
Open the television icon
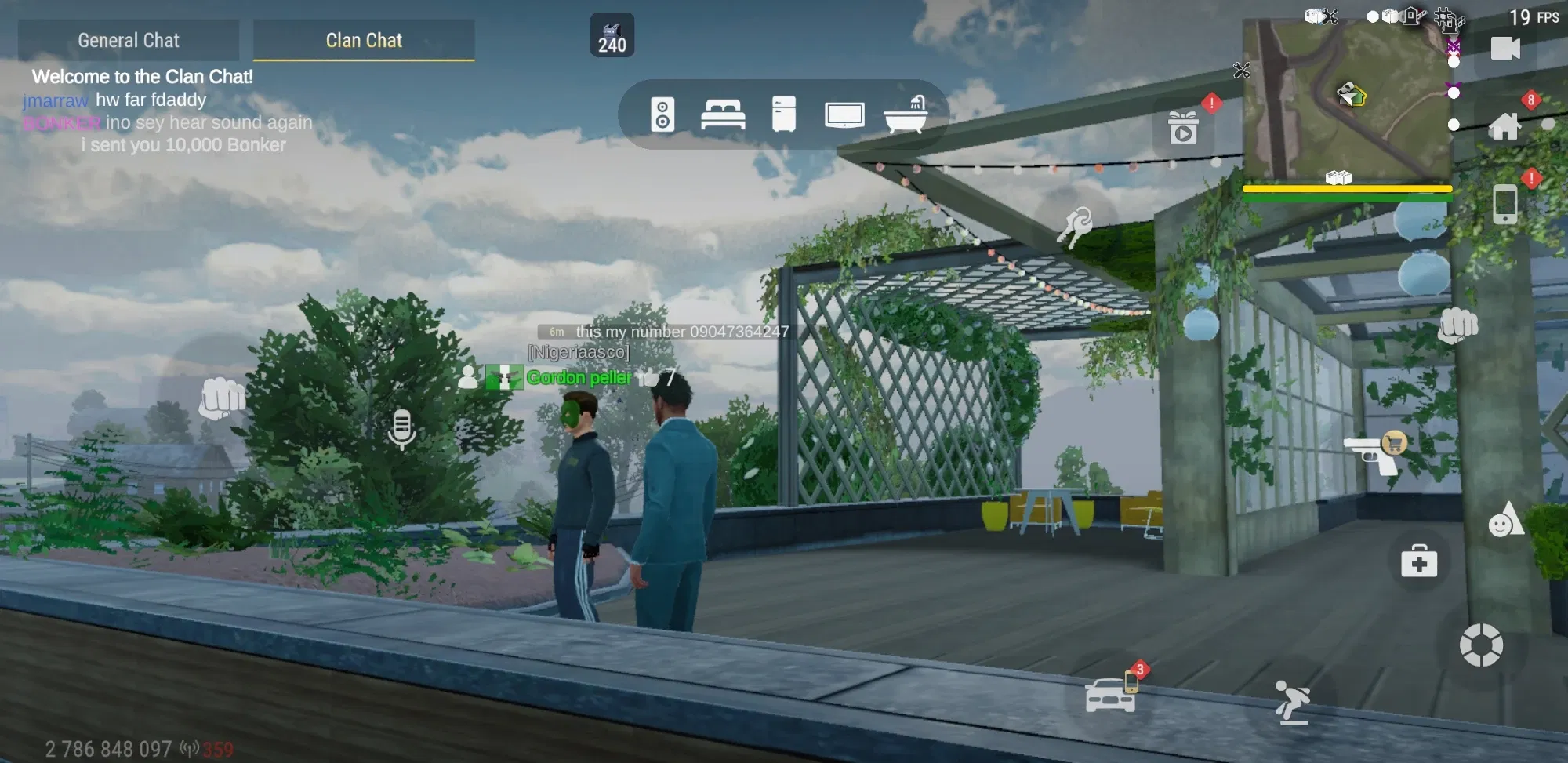844,115
